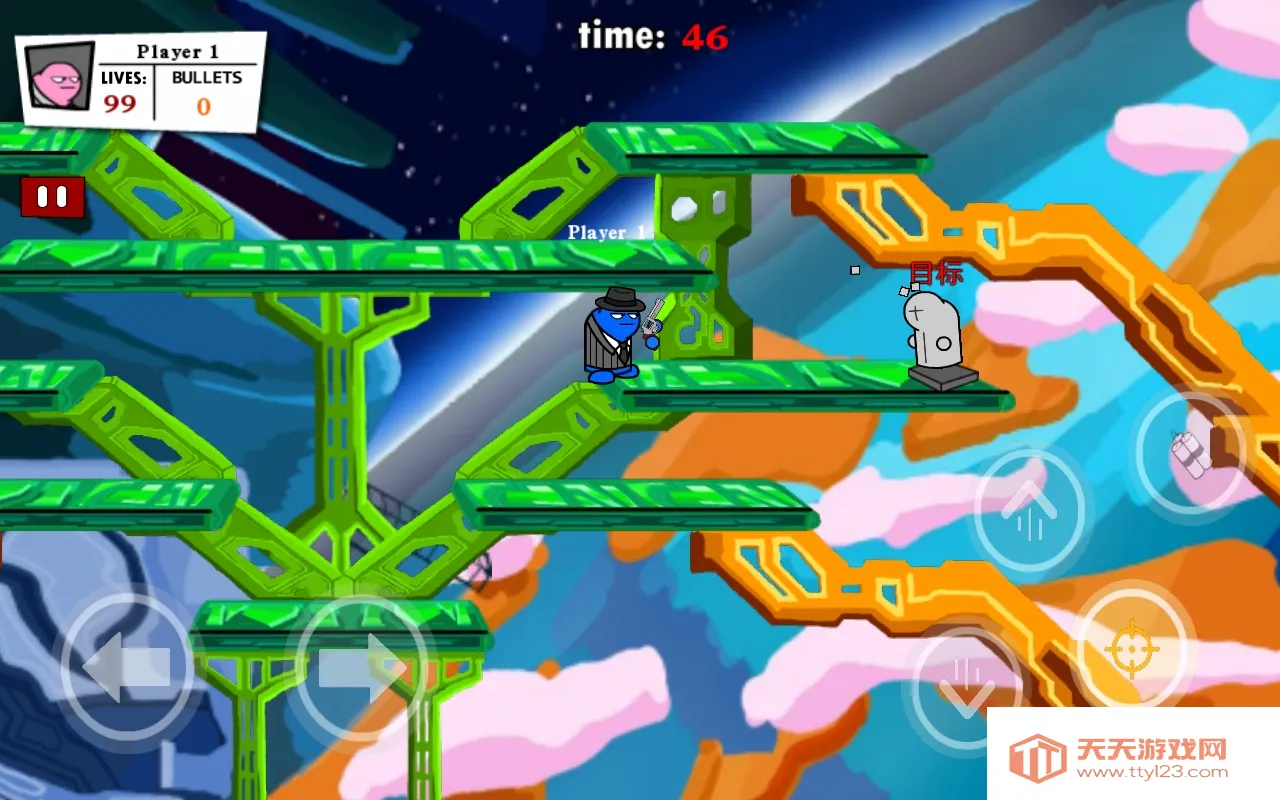Tap the drop down arrow button
The width and height of the screenshot is (1280, 800).
point(966,687)
